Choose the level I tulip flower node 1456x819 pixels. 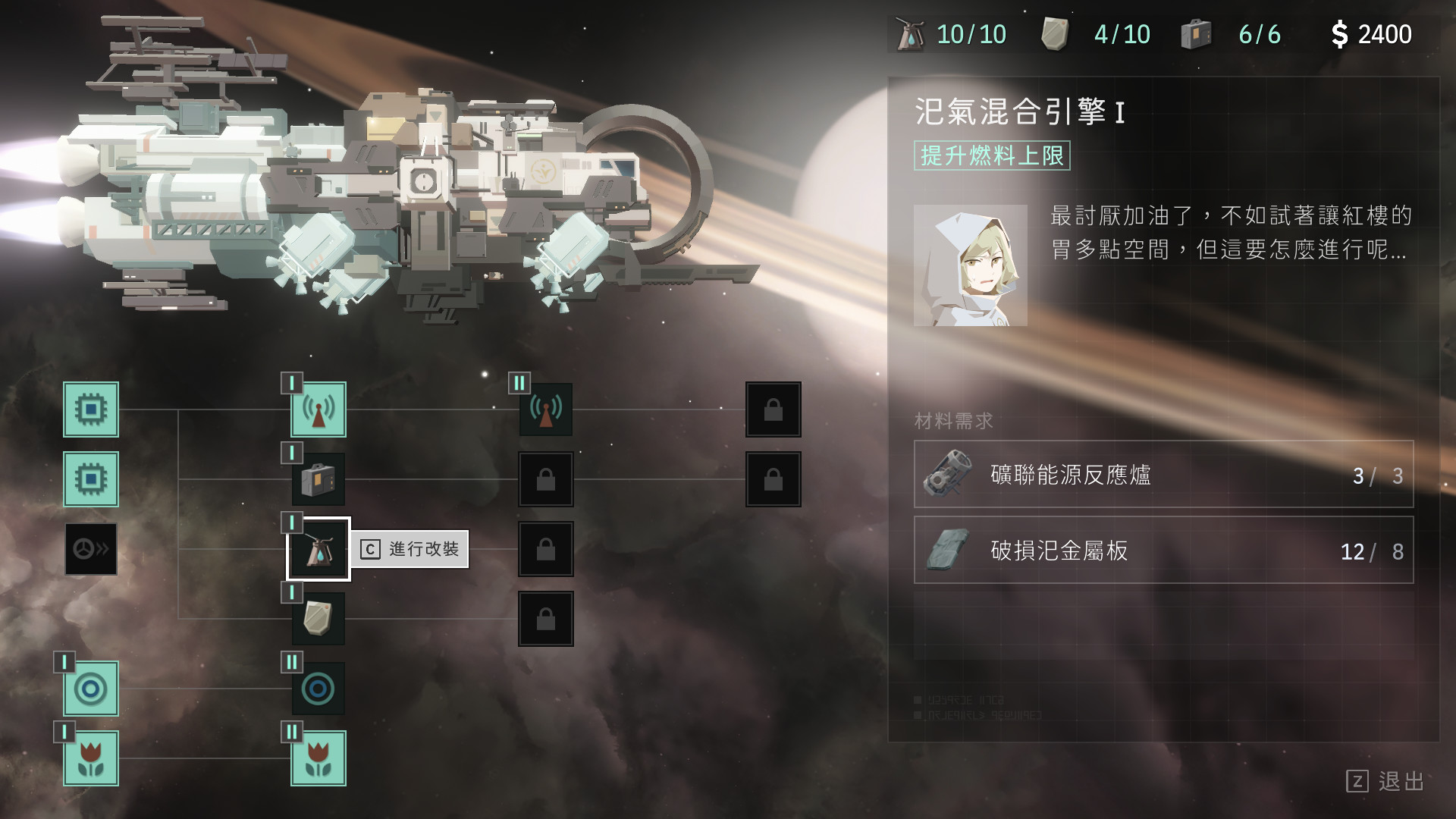(x=91, y=758)
